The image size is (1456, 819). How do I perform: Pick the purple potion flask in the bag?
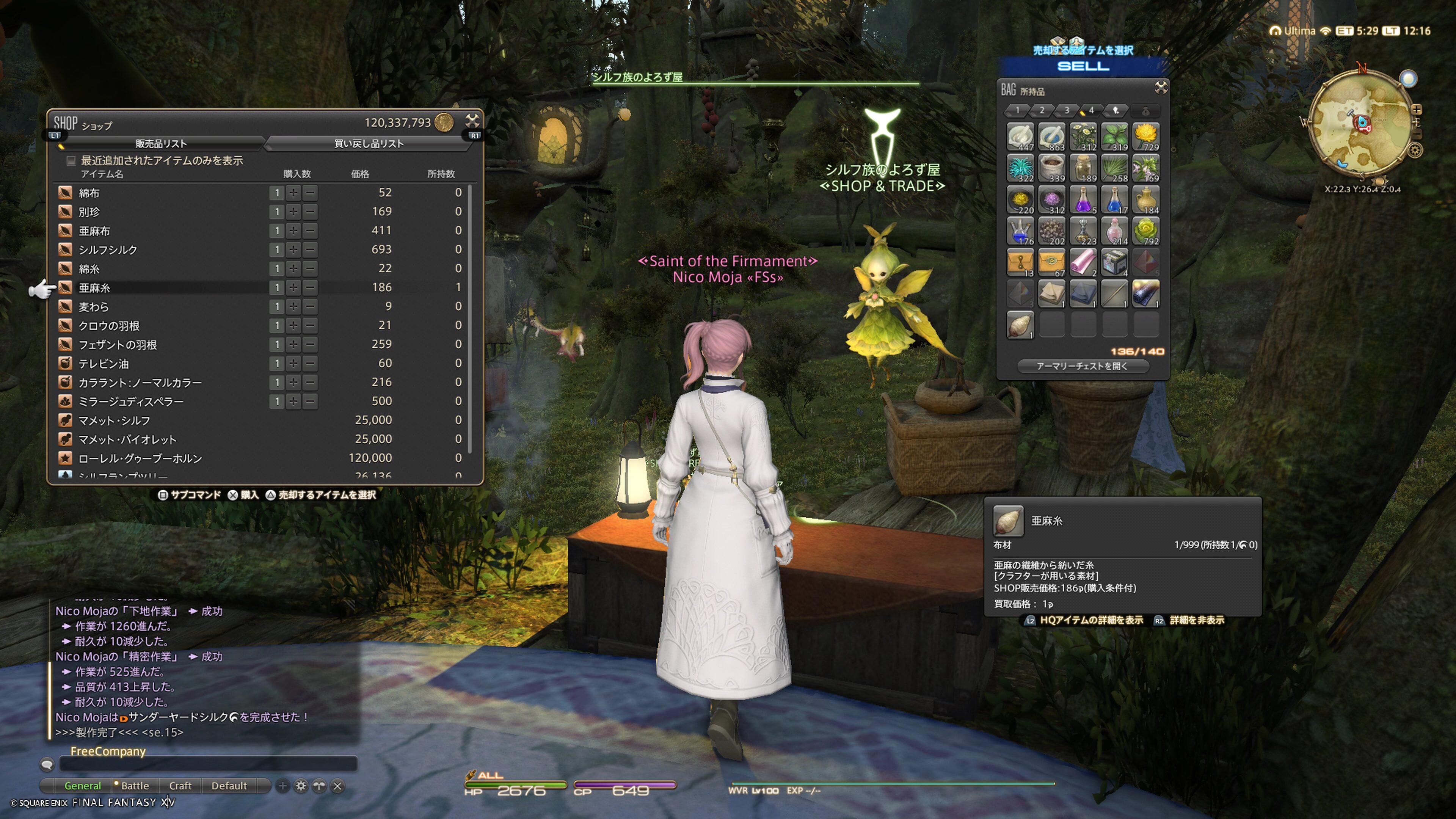tap(1083, 199)
